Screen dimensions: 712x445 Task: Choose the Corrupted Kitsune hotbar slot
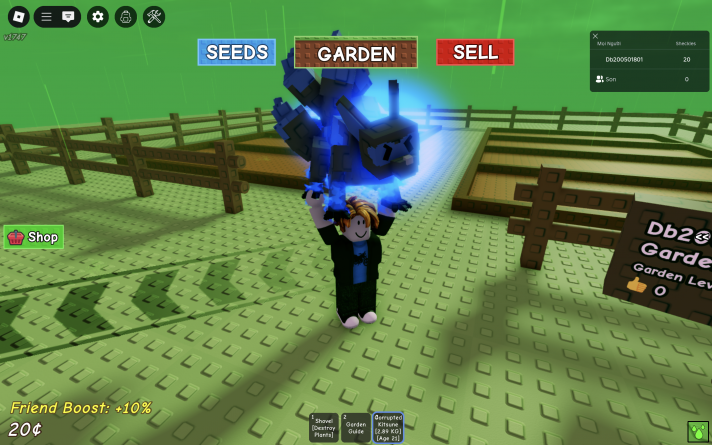(387, 427)
